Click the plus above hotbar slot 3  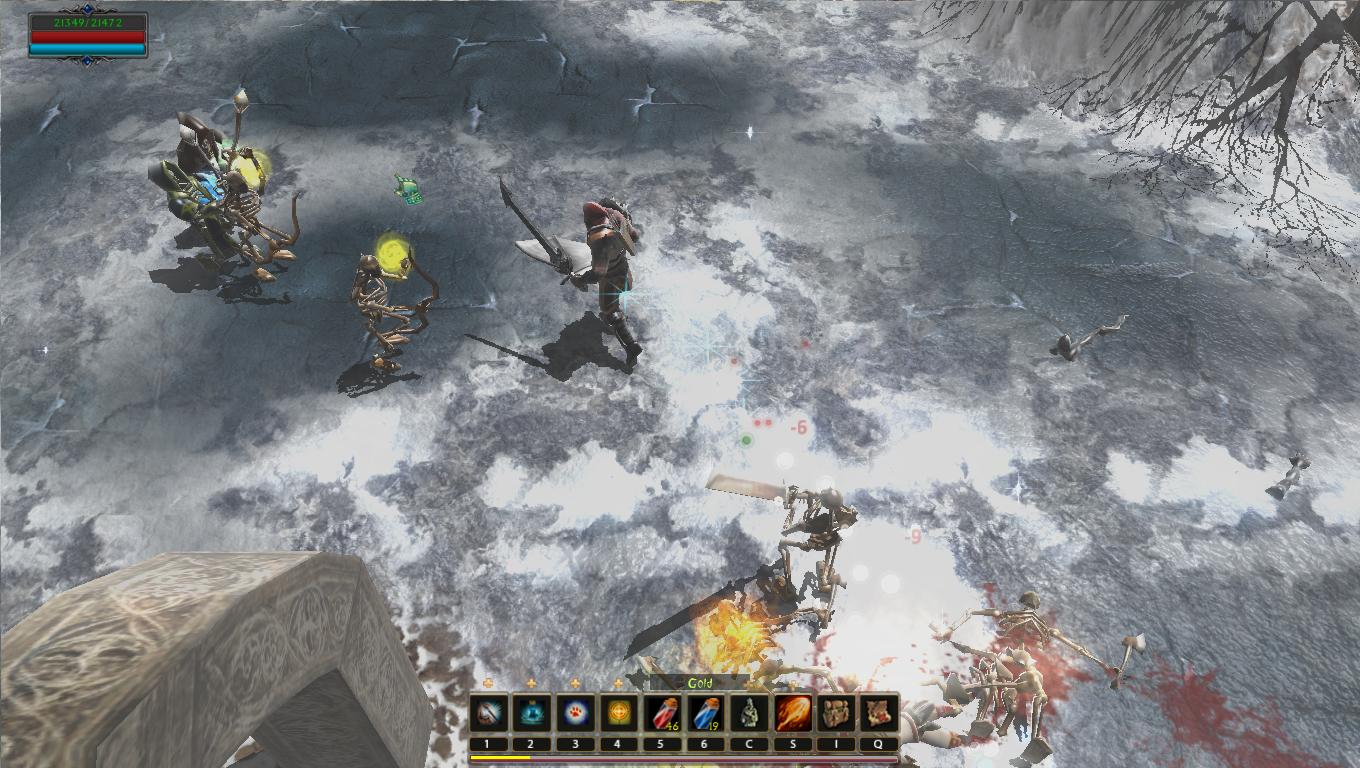point(574,683)
